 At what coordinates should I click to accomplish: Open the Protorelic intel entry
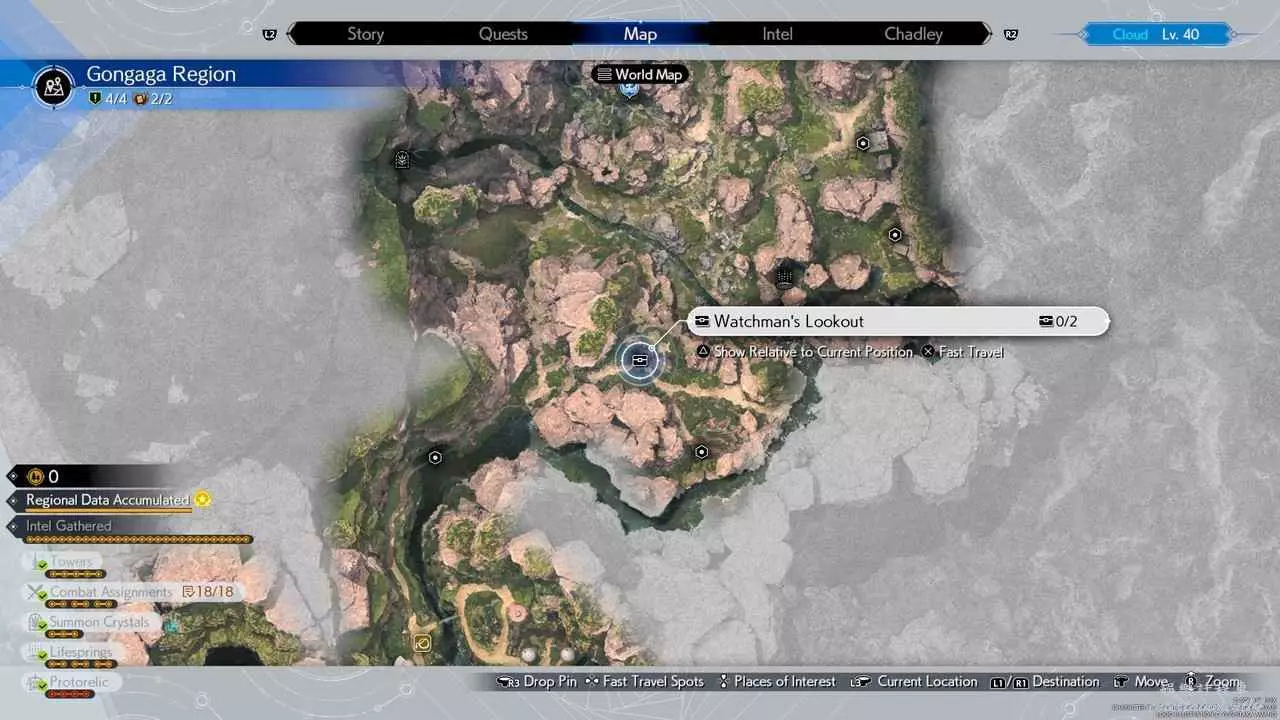pos(78,682)
